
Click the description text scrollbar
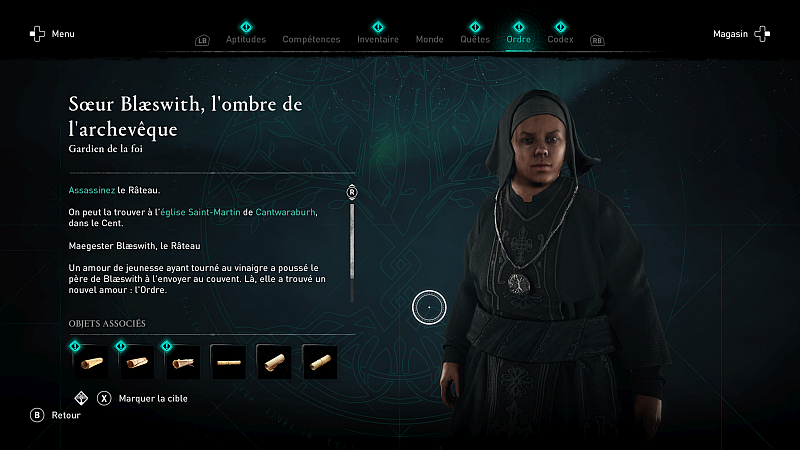tap(352, 252)
